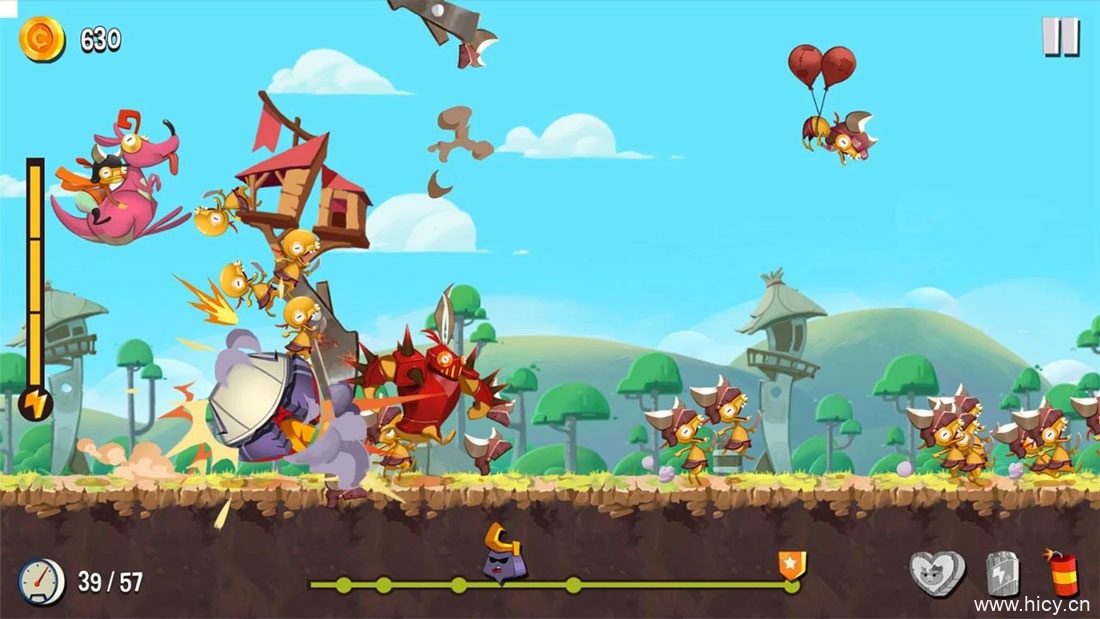Tap the lightning bolt boost meter icon

(35, 404)
